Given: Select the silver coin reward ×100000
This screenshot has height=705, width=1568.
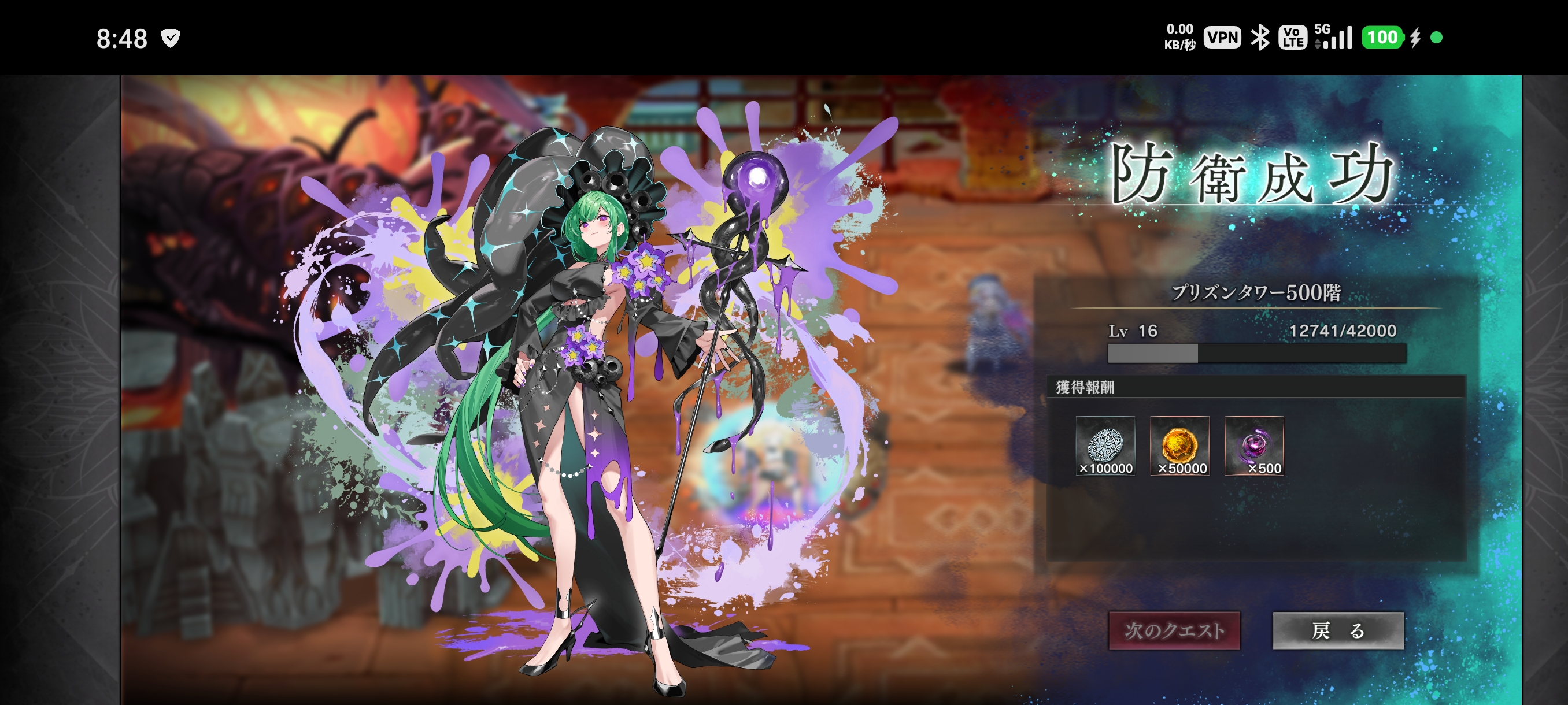Looking at the screenshot, I should click(1105, 446).
